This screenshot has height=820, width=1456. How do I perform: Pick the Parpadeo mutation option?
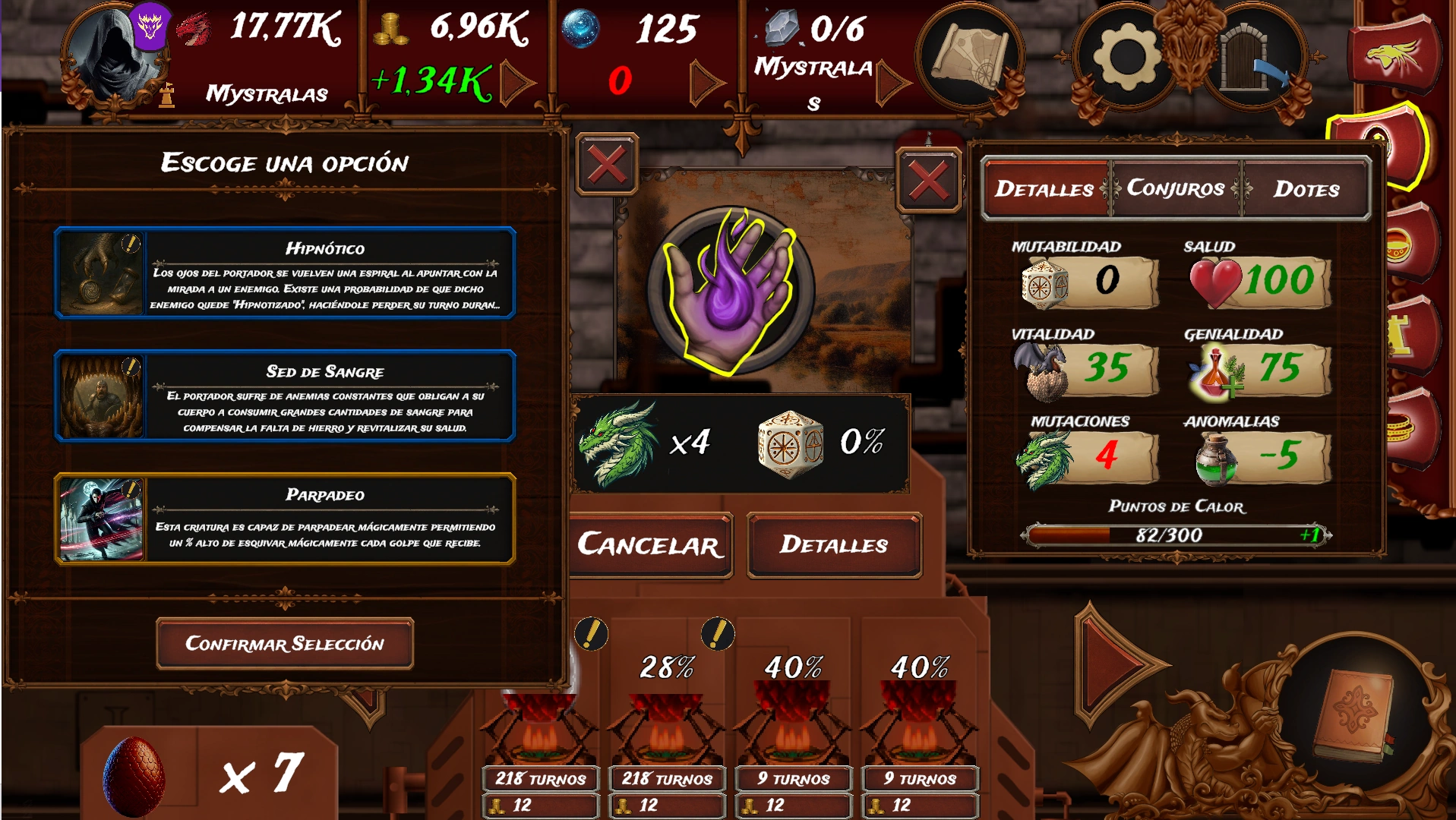(285, 519)
